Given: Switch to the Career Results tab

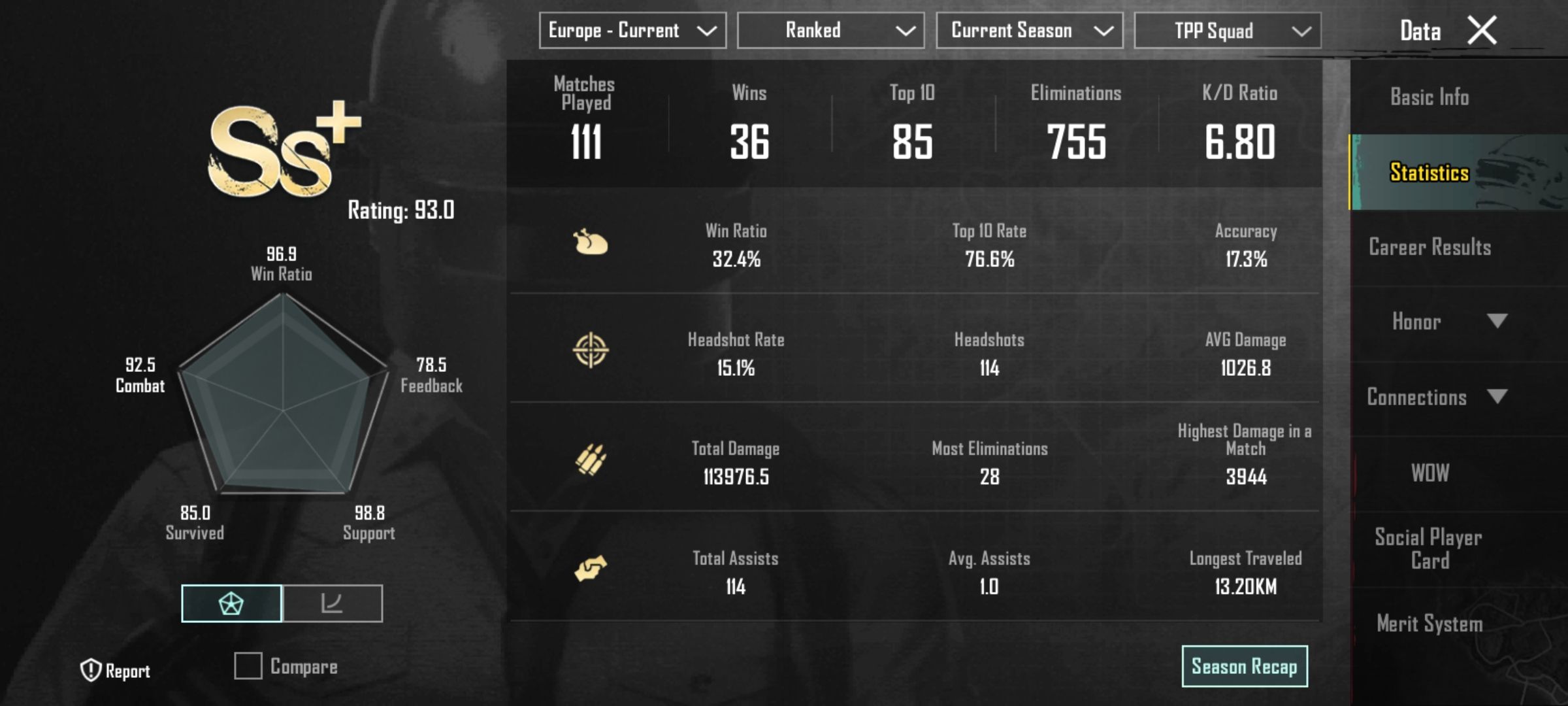Looking at the screenshot, I should pos(1429,247).
